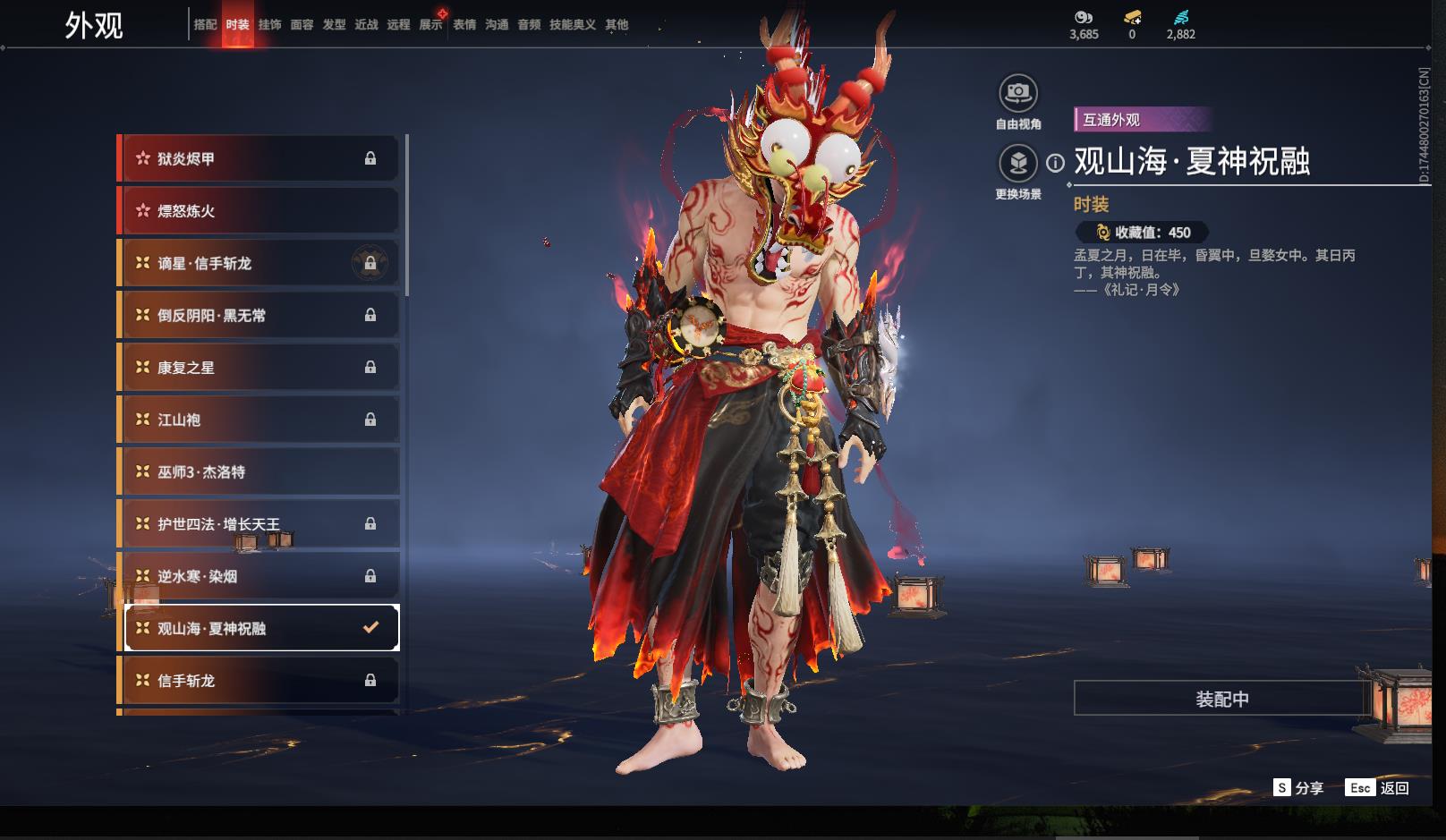
Task: Pick the 倒反阴阳·黑无常 outfit
Action: click(x=259, y=316)
